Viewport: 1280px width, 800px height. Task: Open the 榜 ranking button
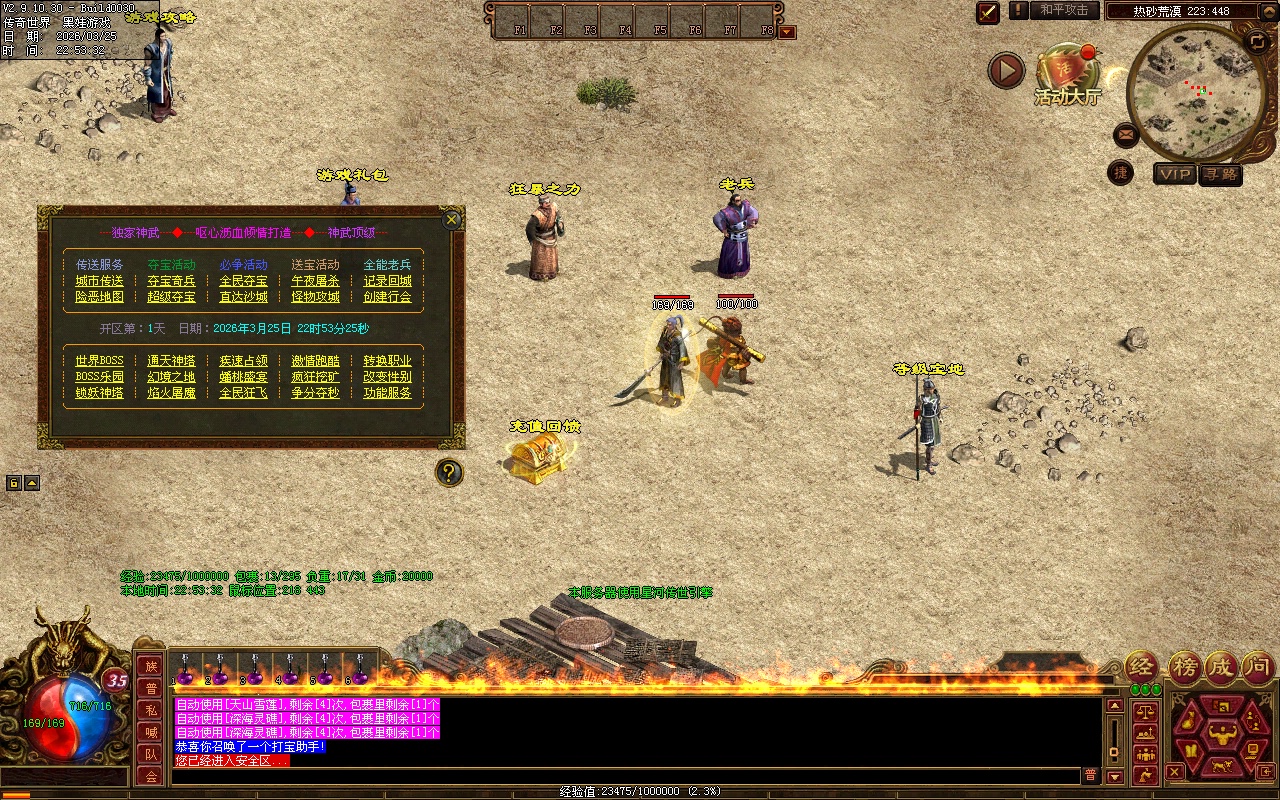[1185, 666]
